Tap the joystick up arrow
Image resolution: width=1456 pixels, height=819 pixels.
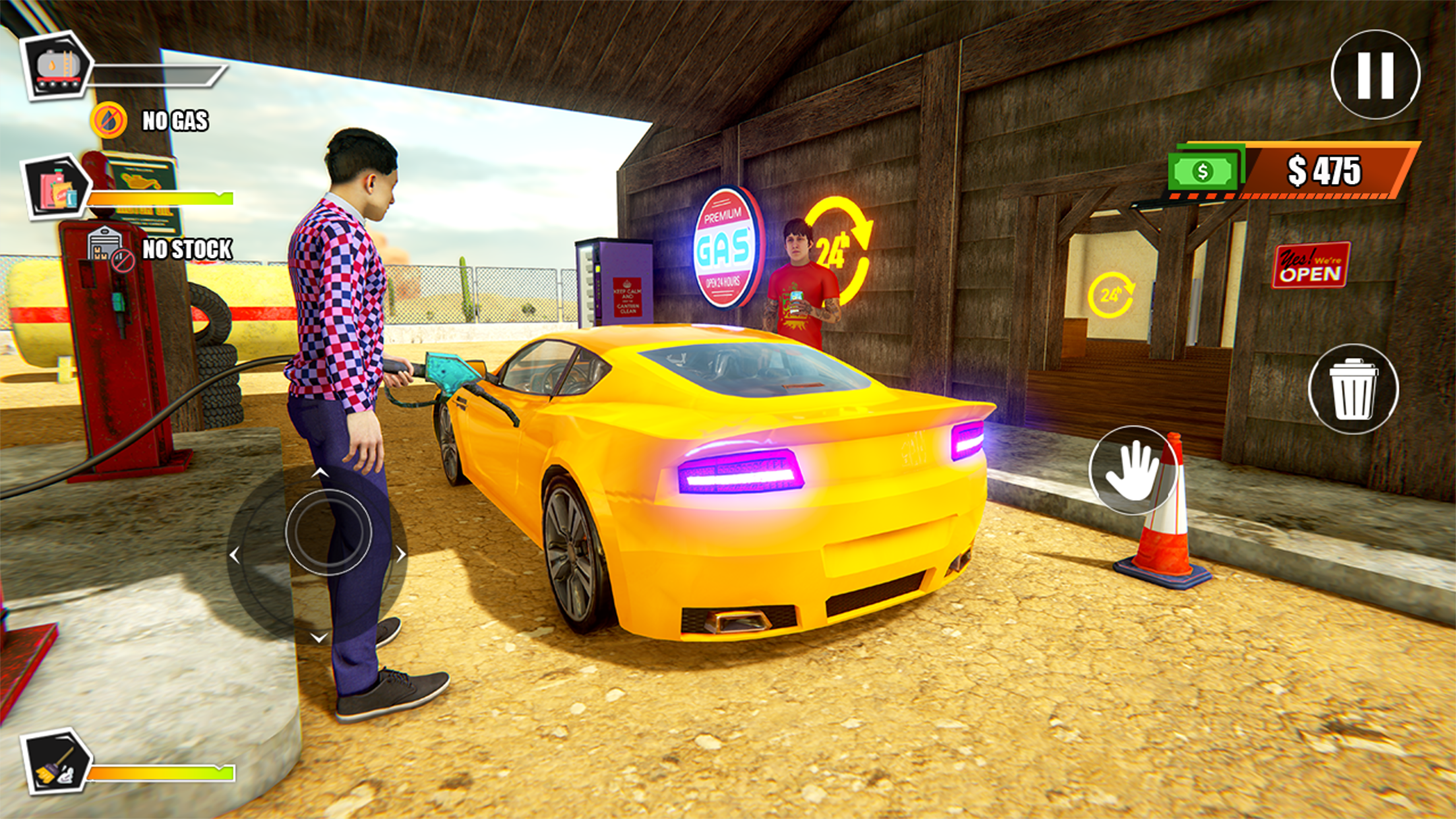pyautogui.click(x=320, y=472)
